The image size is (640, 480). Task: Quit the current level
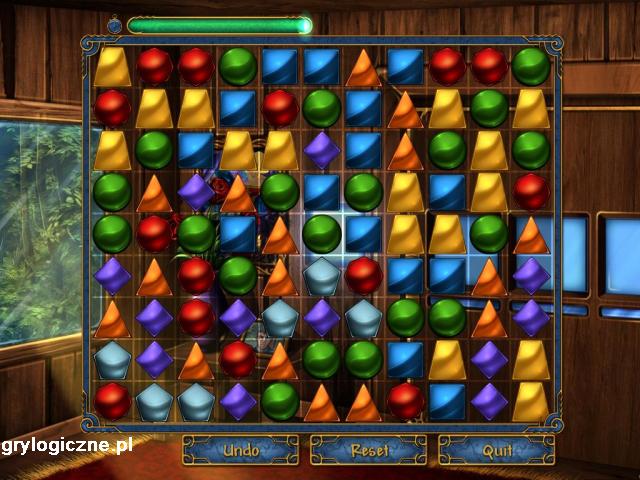pyautogui.click(x=497, y=450)
